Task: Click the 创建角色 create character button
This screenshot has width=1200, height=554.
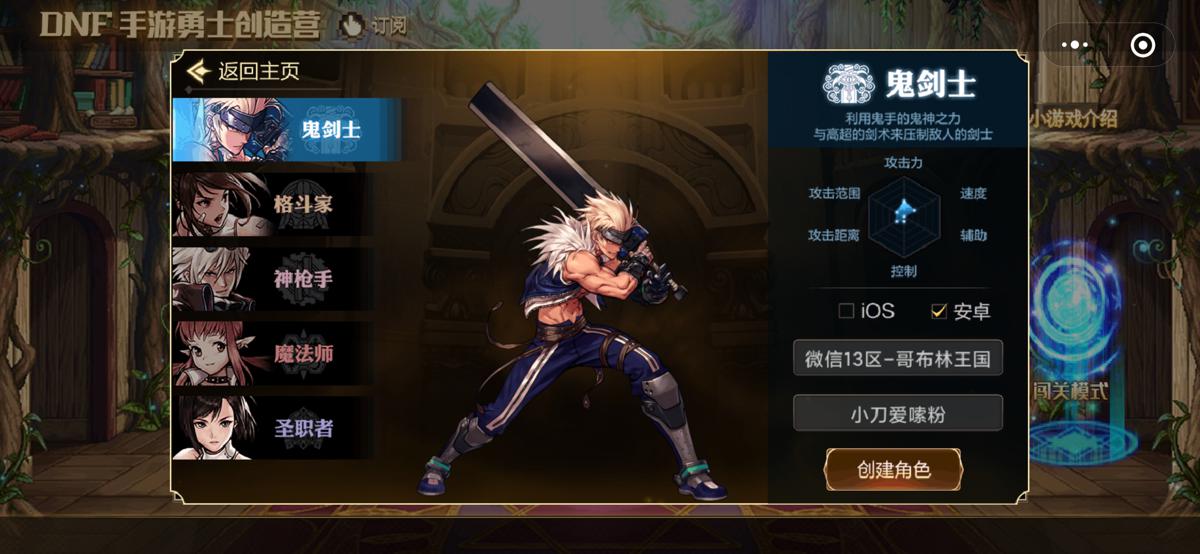Action: [x=893, y=469]
